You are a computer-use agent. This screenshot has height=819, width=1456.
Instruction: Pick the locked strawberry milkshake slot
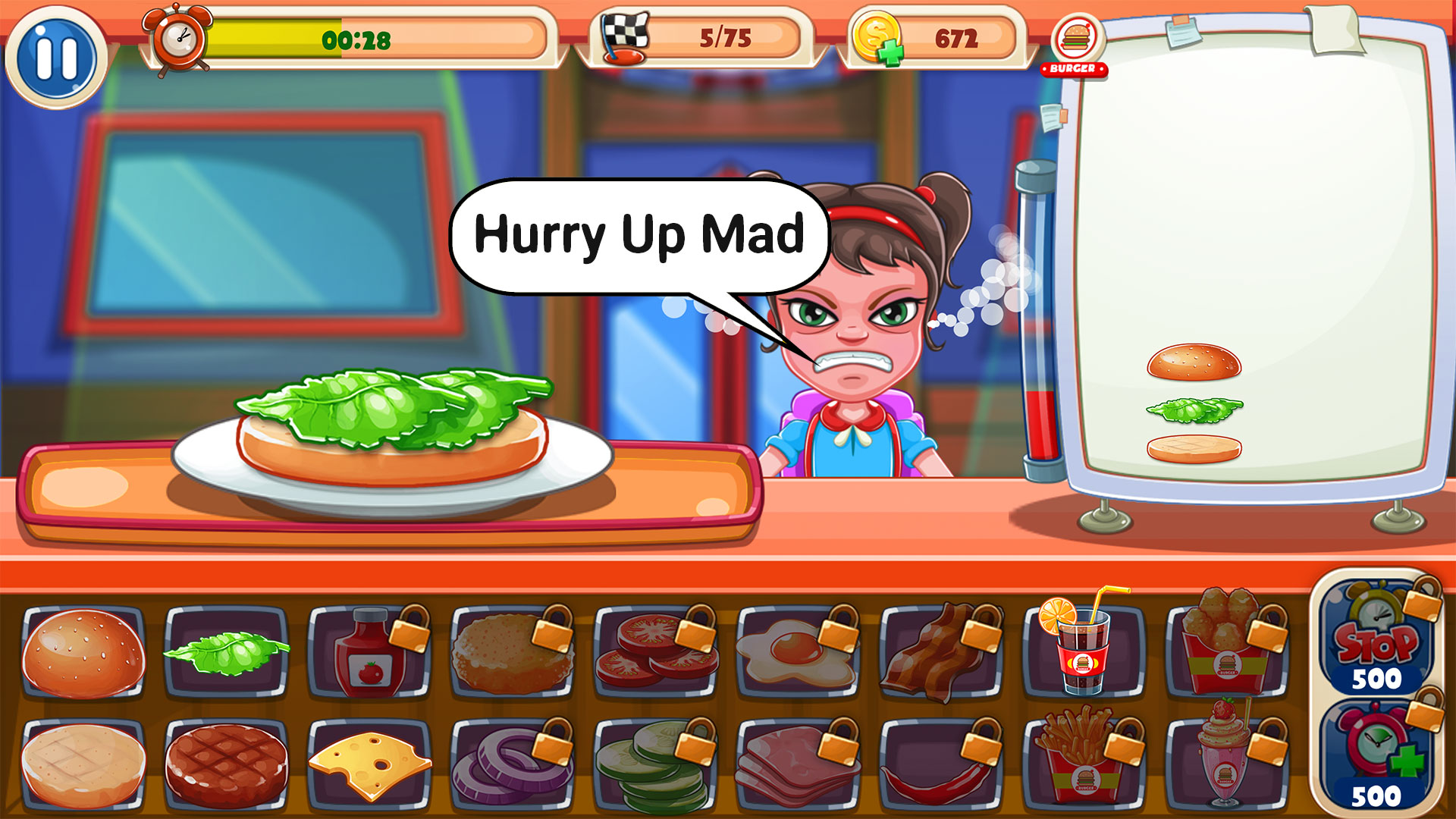(x=1226, y=764)
